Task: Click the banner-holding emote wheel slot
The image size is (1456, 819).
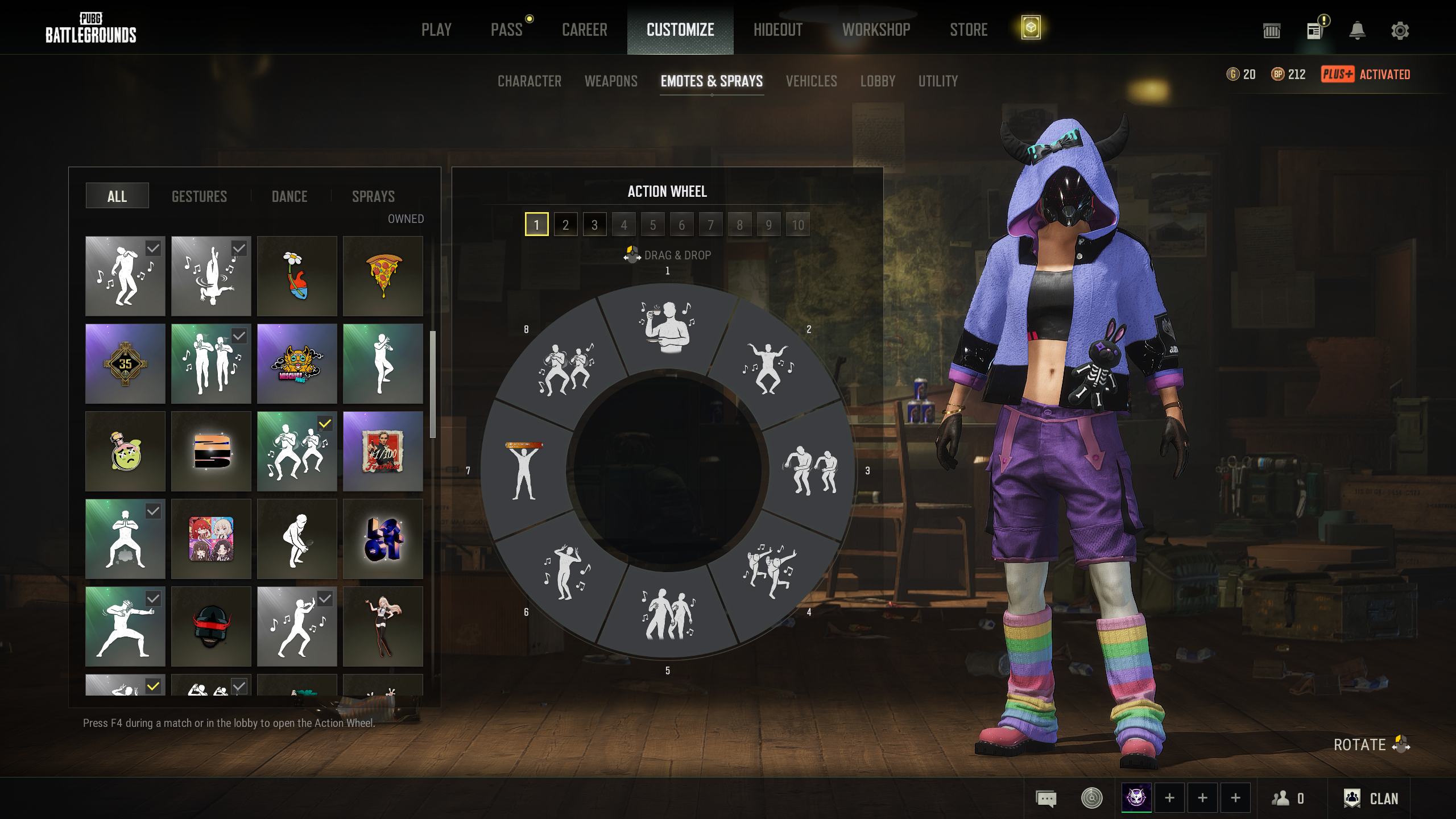Action: click(524, 470)
